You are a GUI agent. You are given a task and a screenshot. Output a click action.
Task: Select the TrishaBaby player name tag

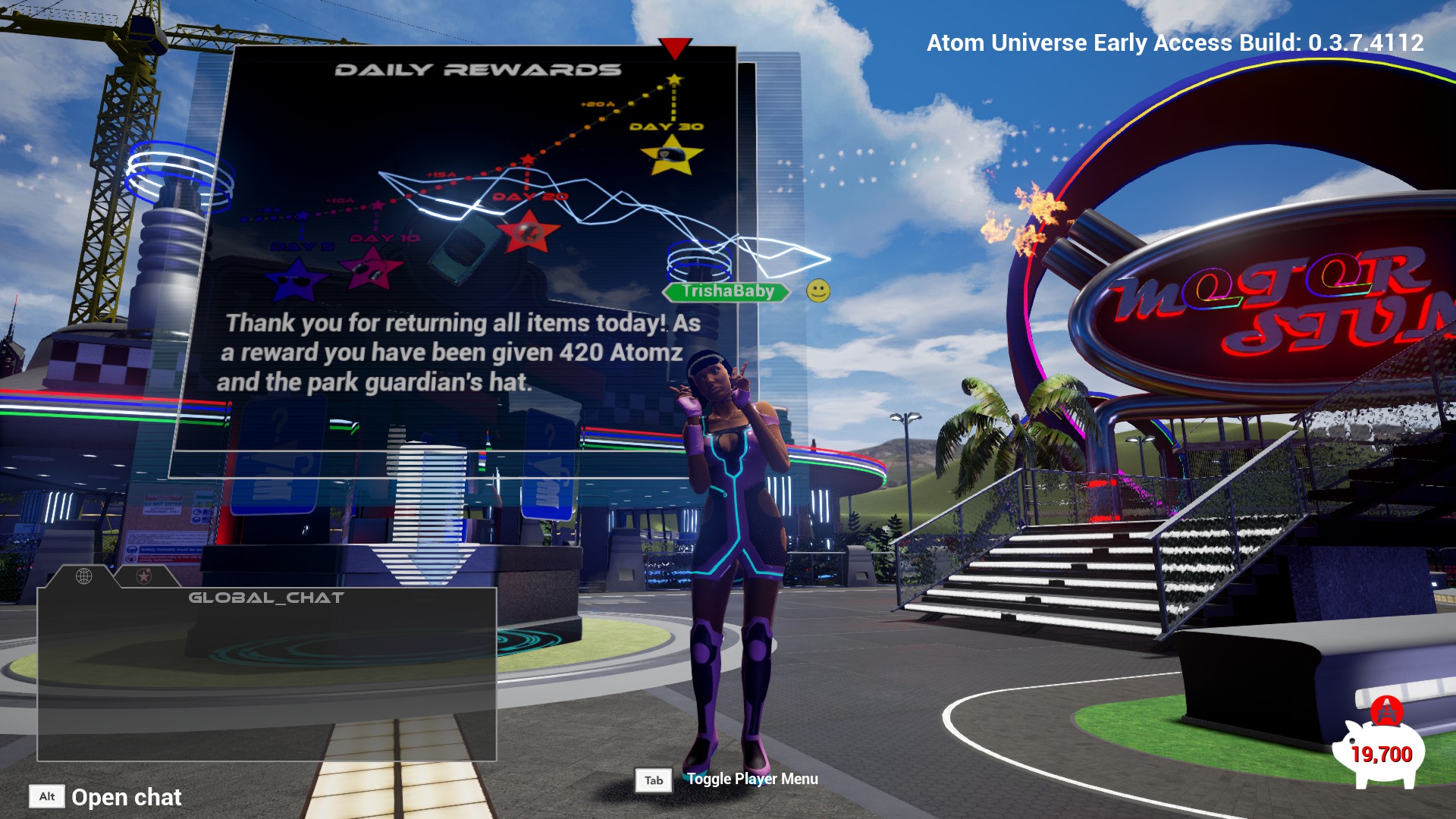[726, 291]
